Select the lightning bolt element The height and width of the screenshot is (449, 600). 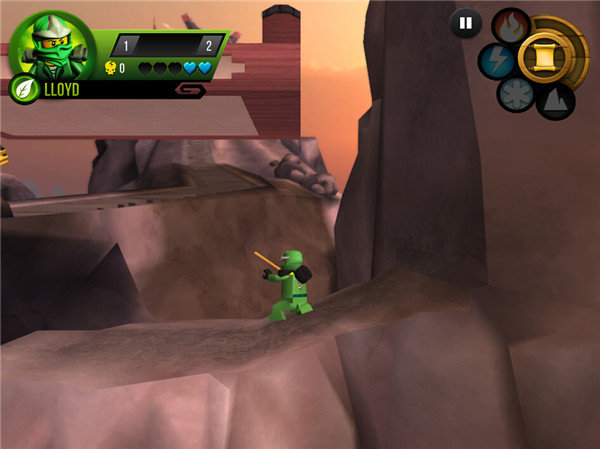(x=496, y=61)
